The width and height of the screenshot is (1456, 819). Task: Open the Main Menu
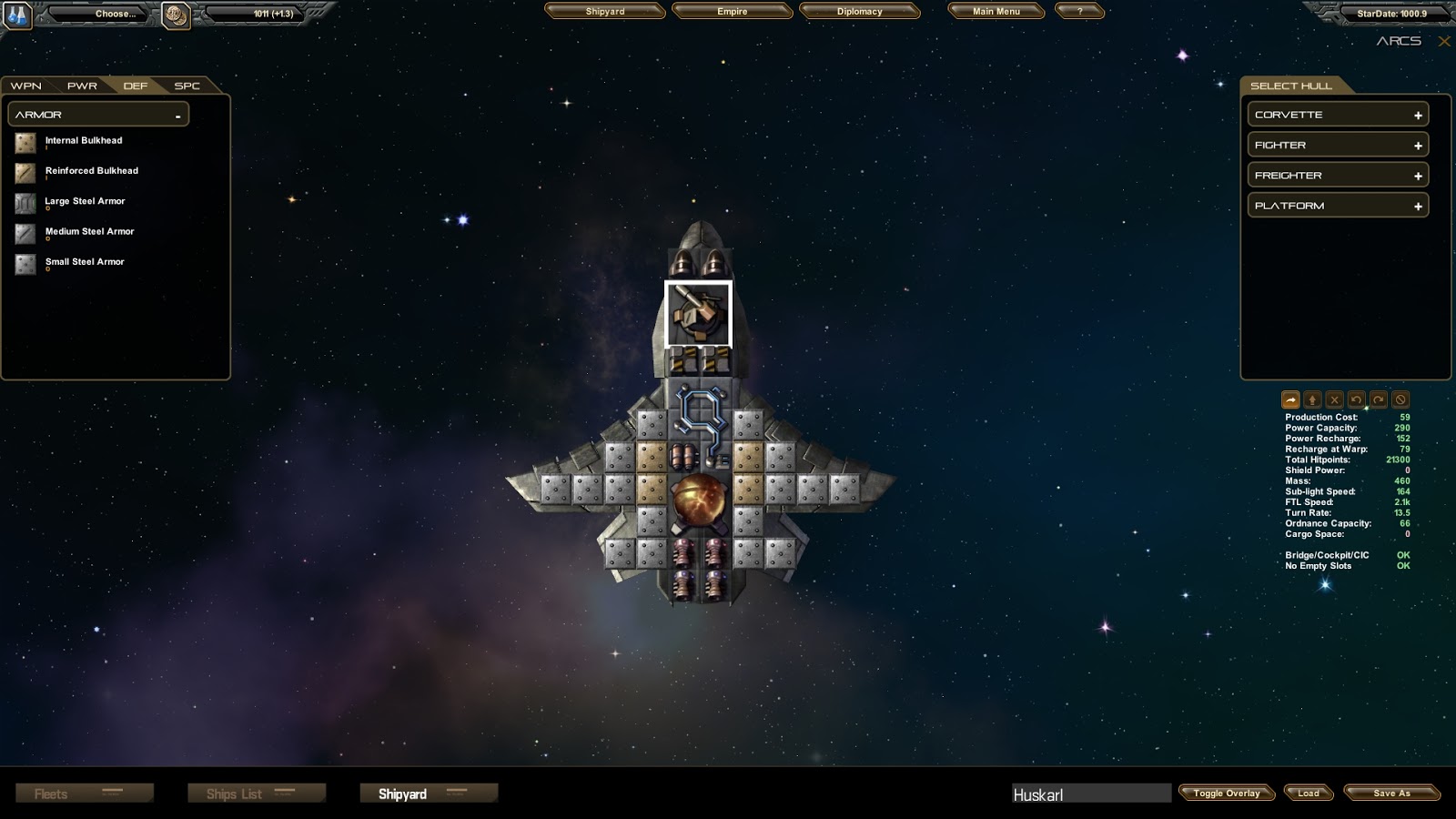coord(996,12)
